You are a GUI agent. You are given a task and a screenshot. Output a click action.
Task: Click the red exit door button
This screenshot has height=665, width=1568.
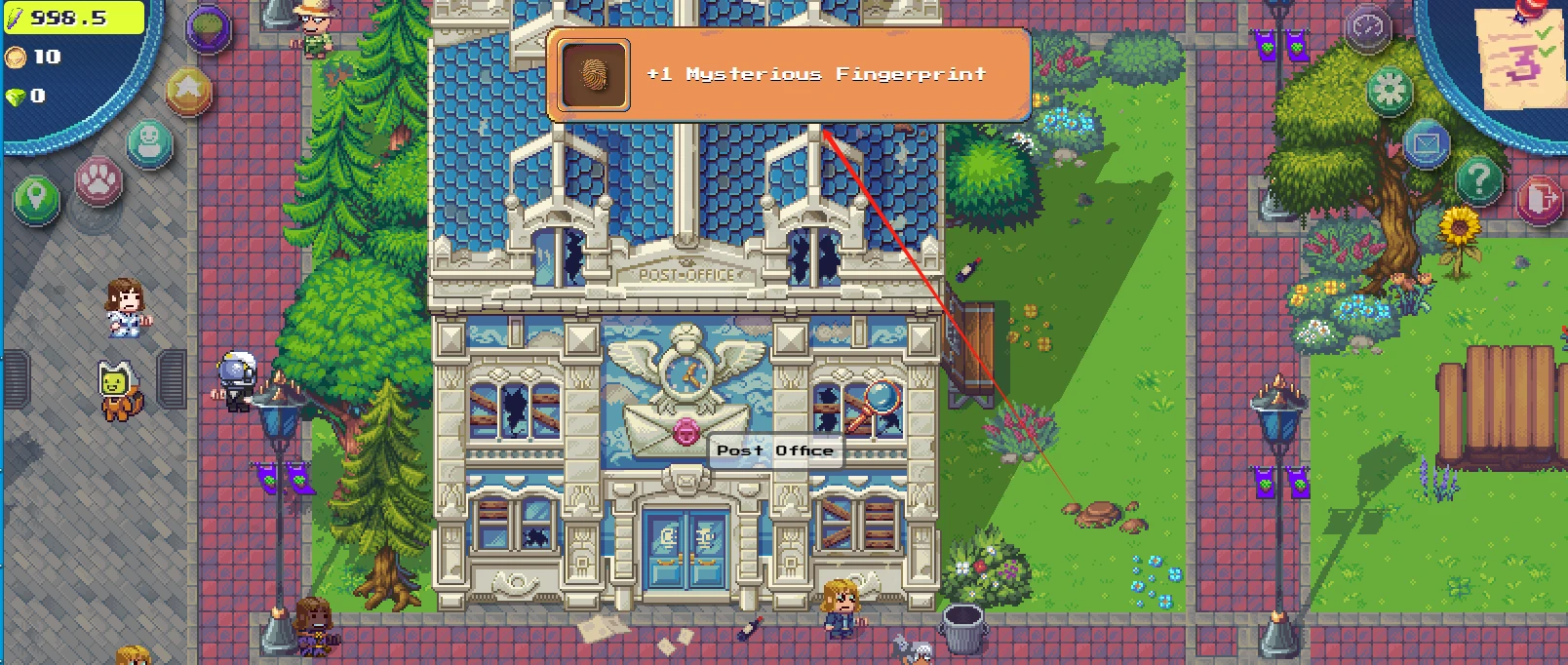coord(1539,200)
